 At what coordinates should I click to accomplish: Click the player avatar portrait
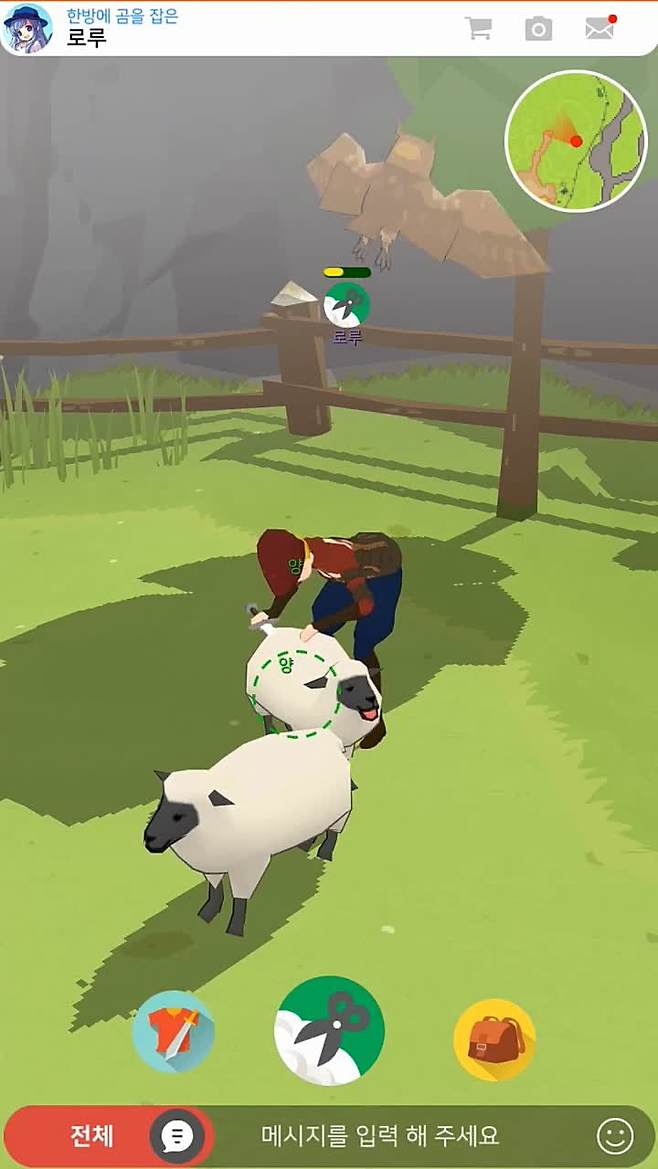coord(27,28)
